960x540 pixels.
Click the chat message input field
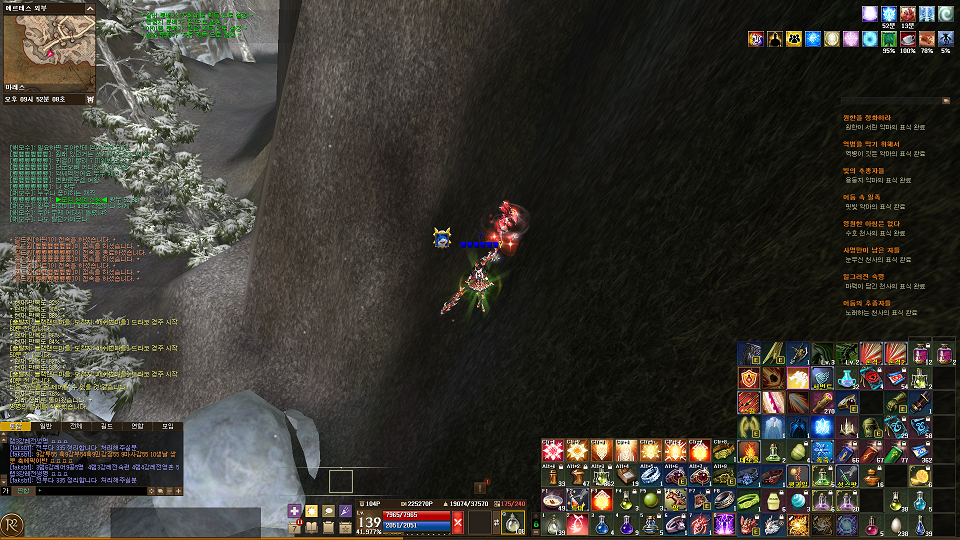click(95, 490)
